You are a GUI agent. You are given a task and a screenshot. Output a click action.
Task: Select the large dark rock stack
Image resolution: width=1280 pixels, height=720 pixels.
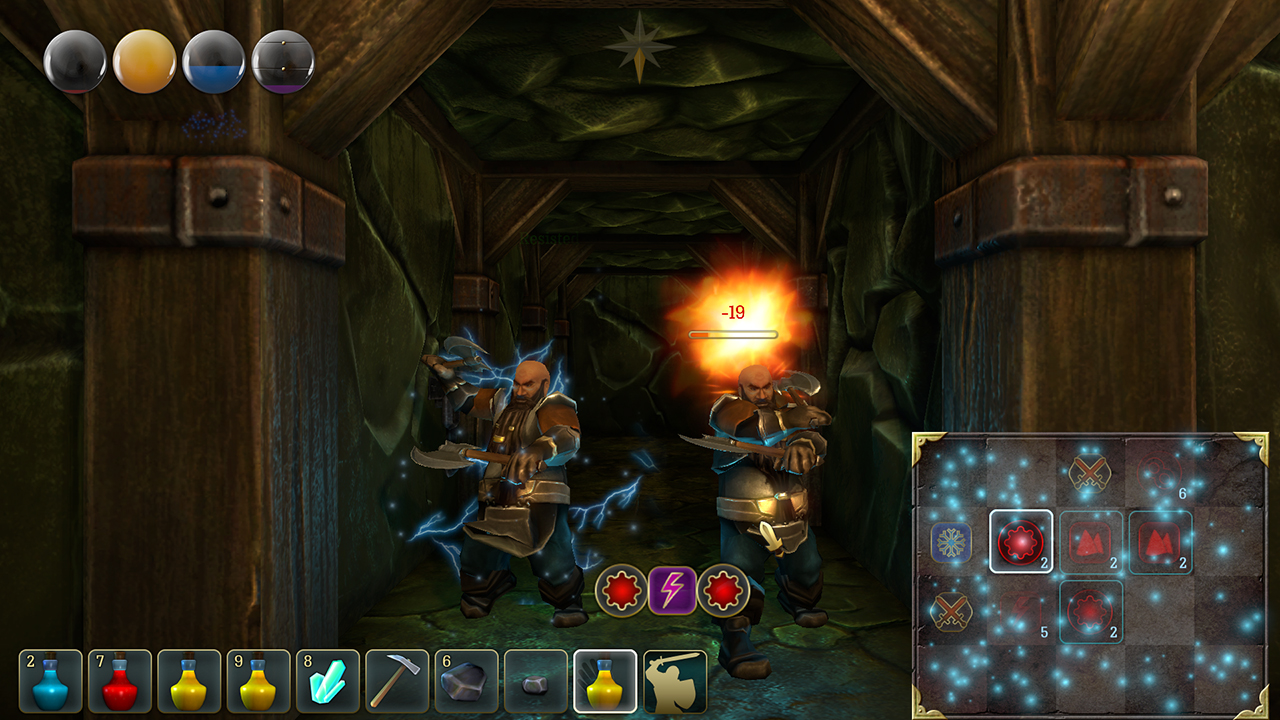coord(467,681)
